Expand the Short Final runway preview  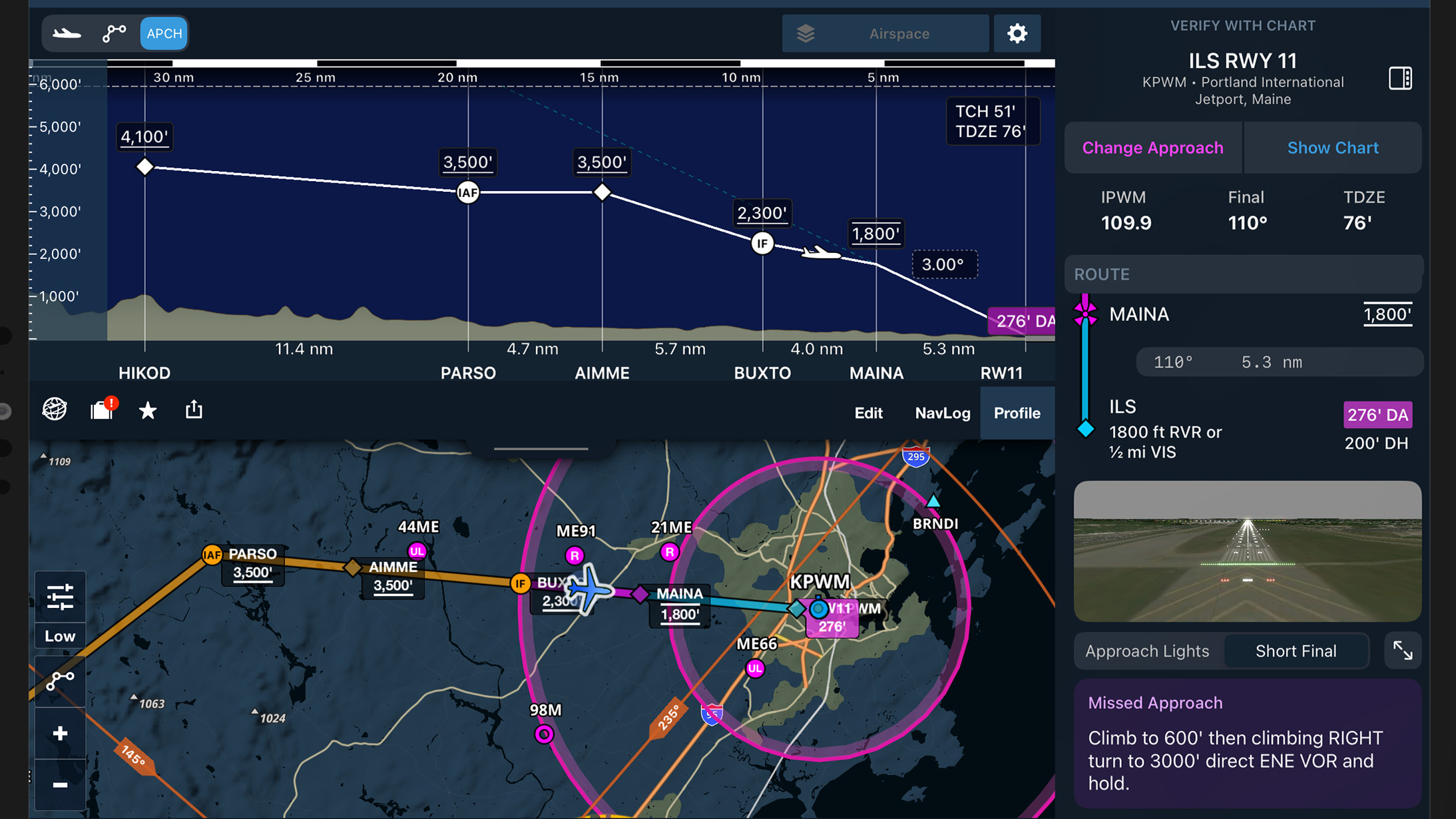pyautogui.click(x=1403, y=651)
